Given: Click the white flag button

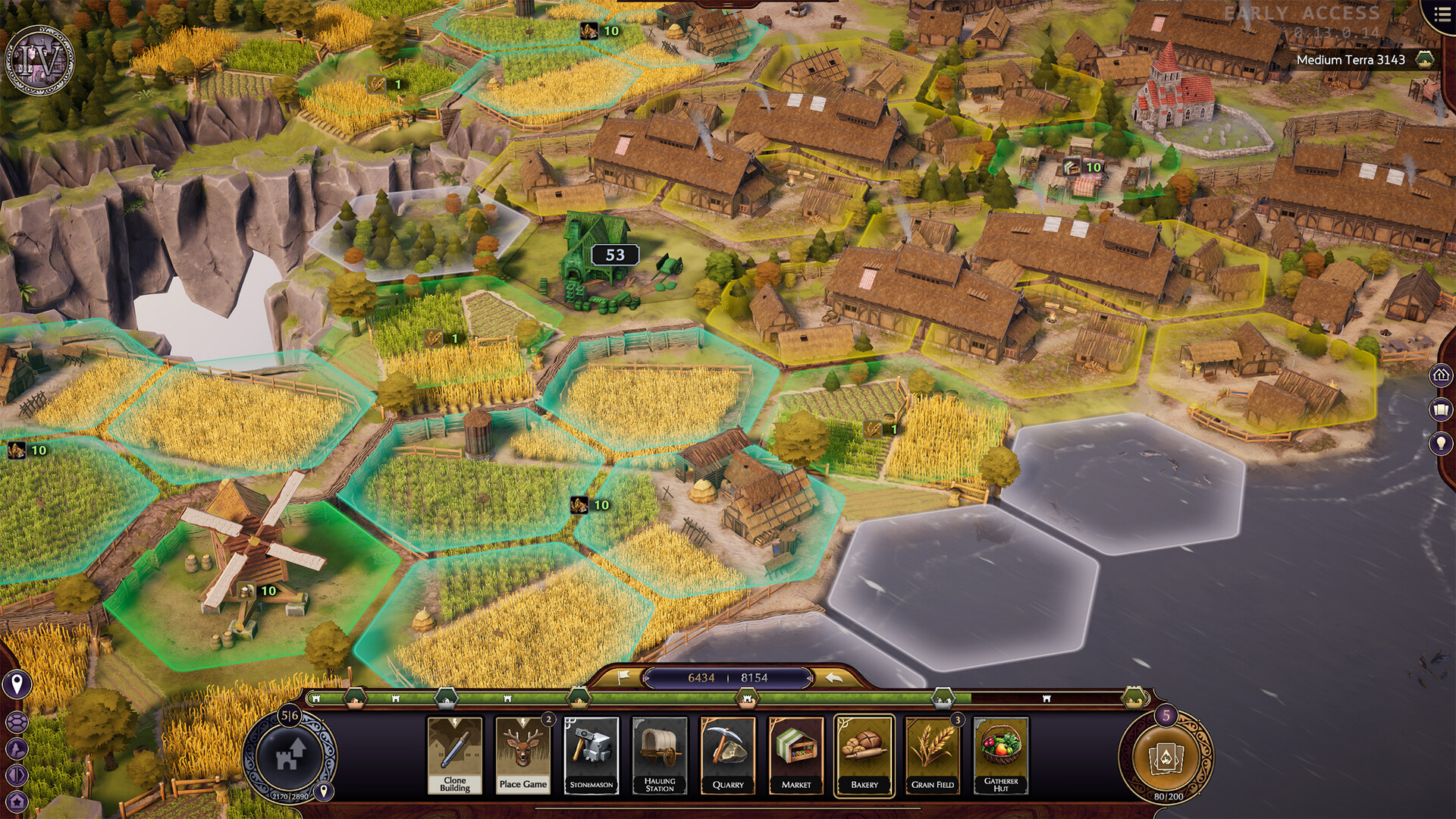Looking at the screenshot, I should [623, 676].
